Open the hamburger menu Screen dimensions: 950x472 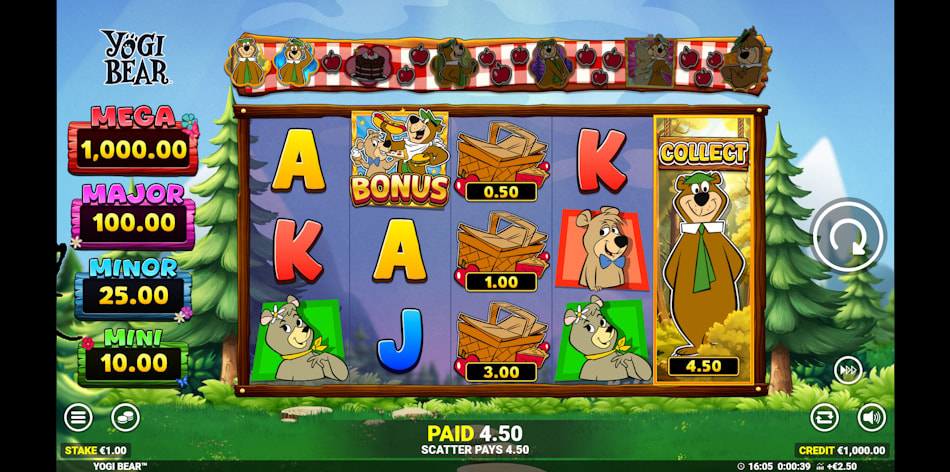[78, 417]
